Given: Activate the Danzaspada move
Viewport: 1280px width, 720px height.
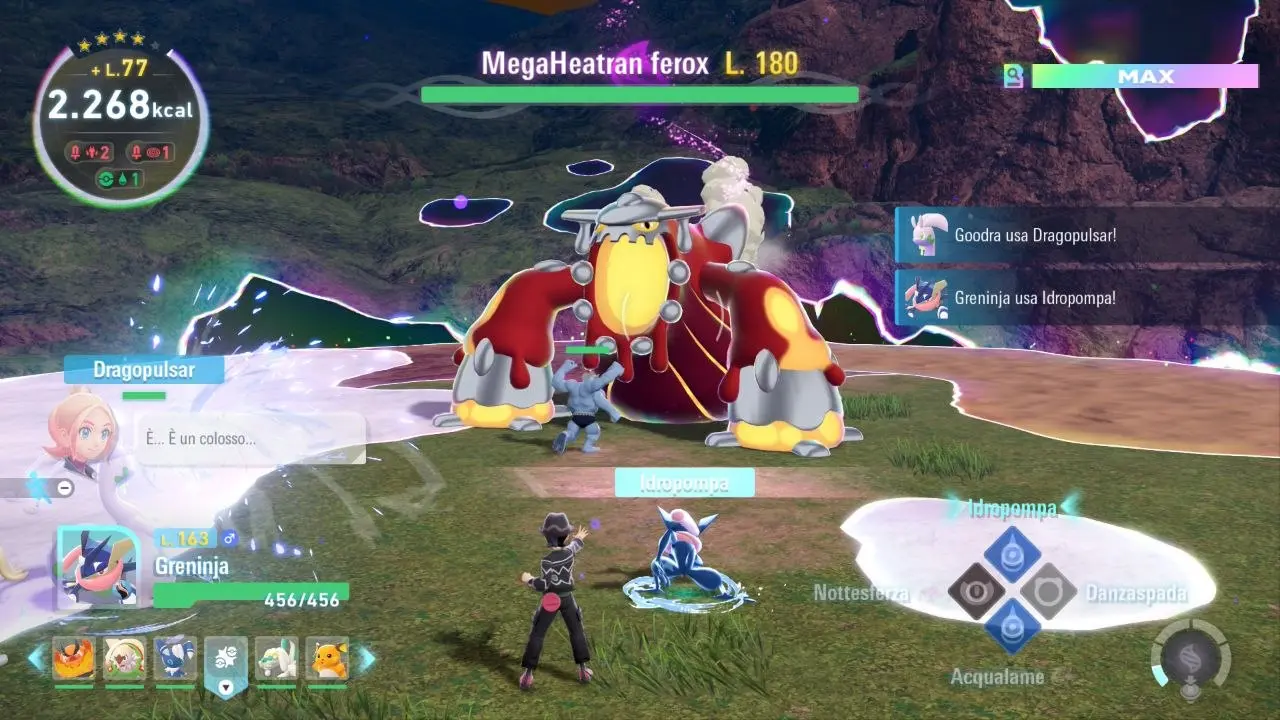Looking at the screenshot, I should (x=1048, y=591).
